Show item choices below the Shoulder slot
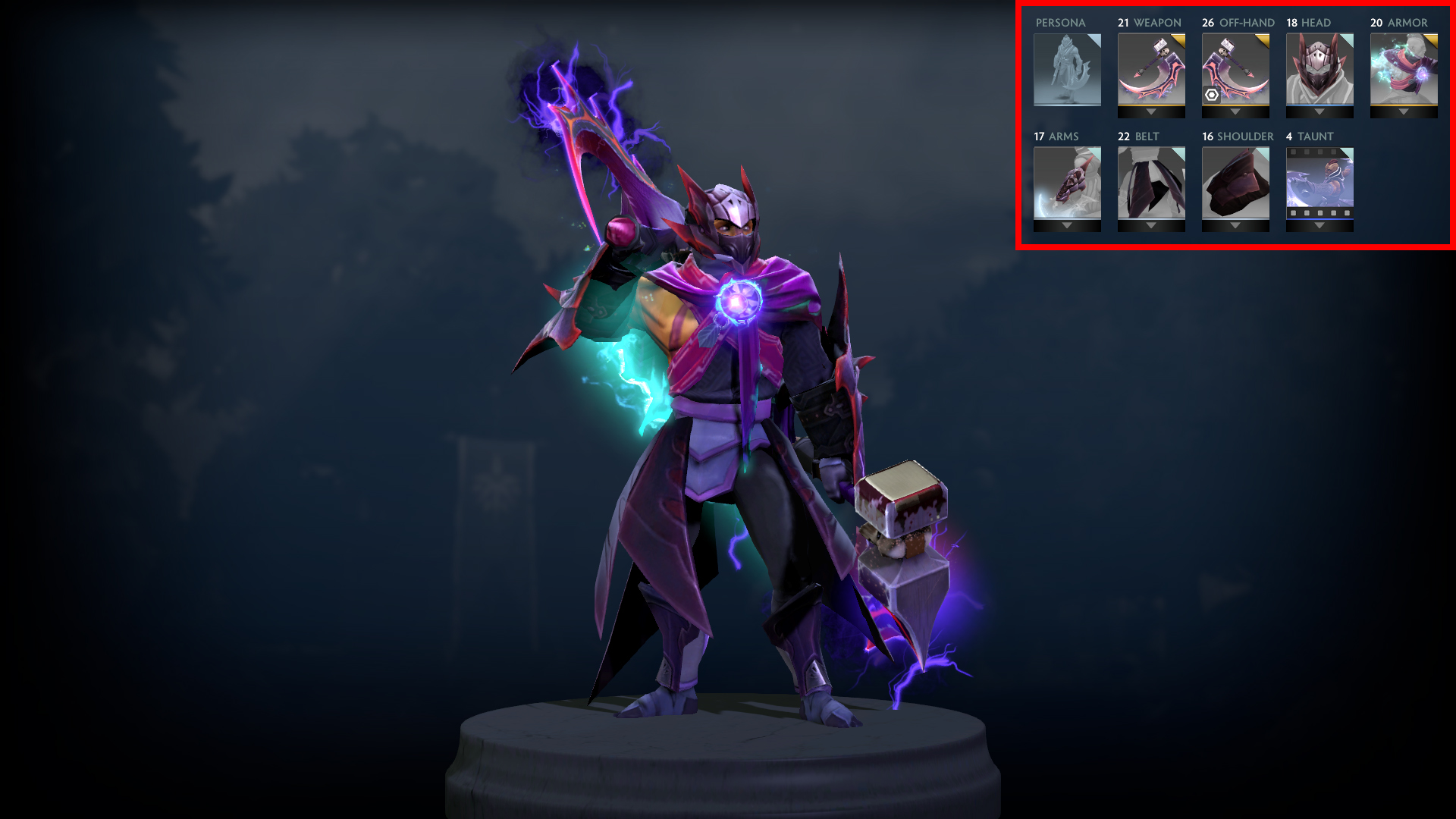This screenshot has height=819, width=1456. [x=1235, y=226]
